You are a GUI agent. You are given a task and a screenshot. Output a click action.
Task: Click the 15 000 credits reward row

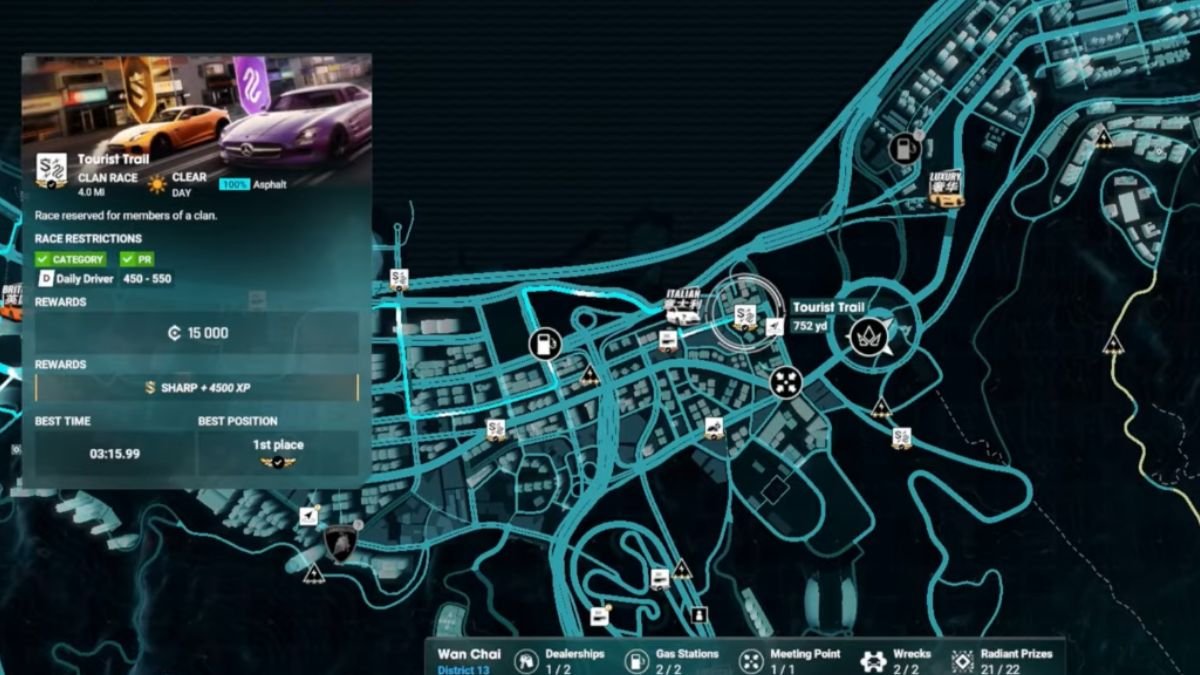[x=197, y=333]
